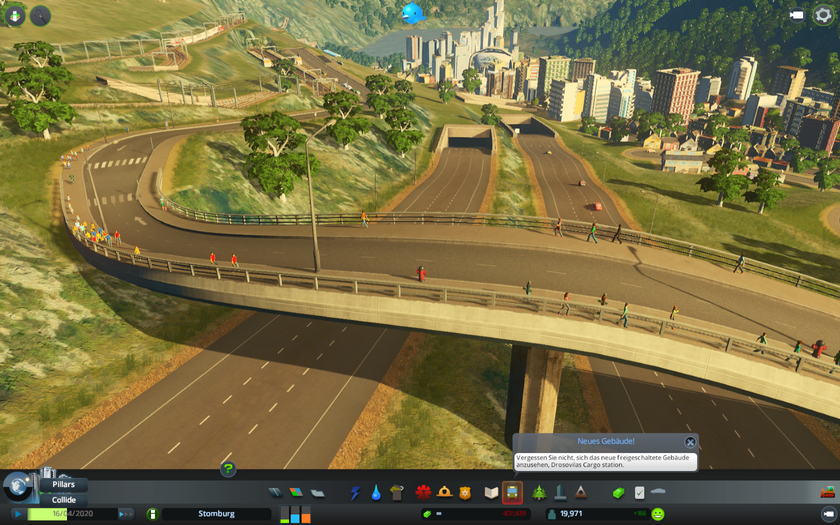This screenshot has width=840, height=525.
Task: Open the police badge menu
Action: coord(466,493)
